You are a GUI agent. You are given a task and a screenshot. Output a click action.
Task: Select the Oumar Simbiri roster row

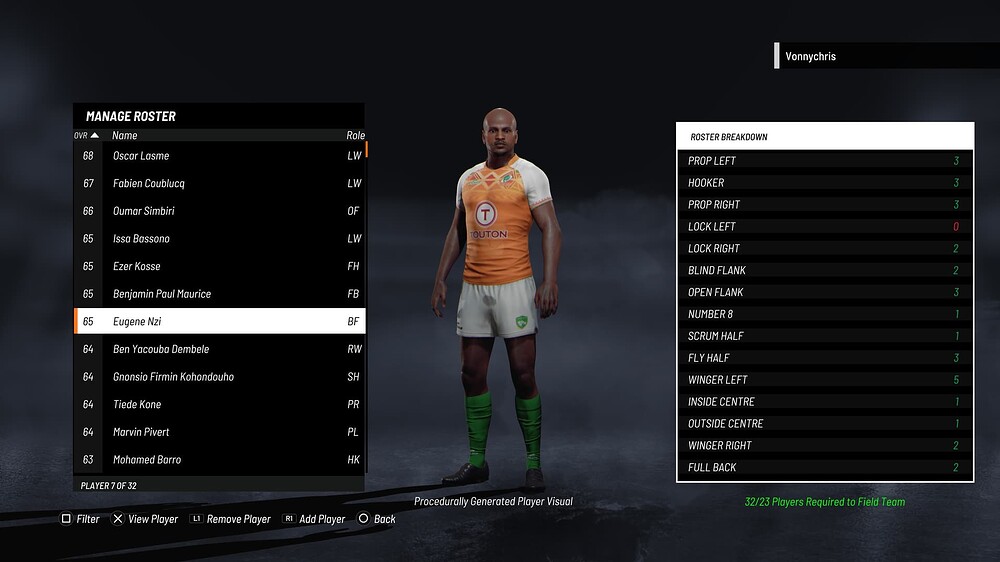219,211
